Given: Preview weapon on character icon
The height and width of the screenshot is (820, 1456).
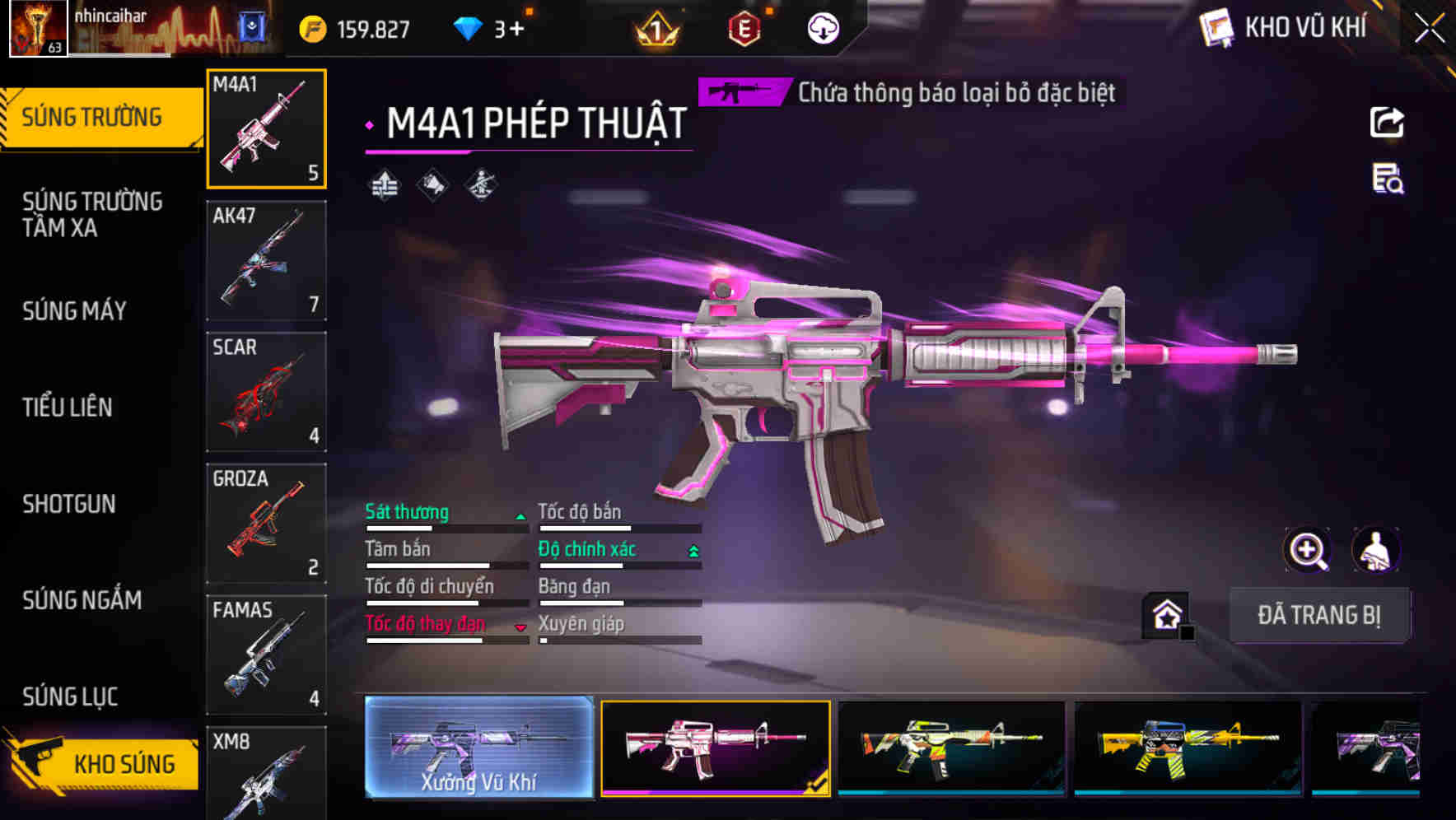Looking at the screenshot, I should 1375,550.
